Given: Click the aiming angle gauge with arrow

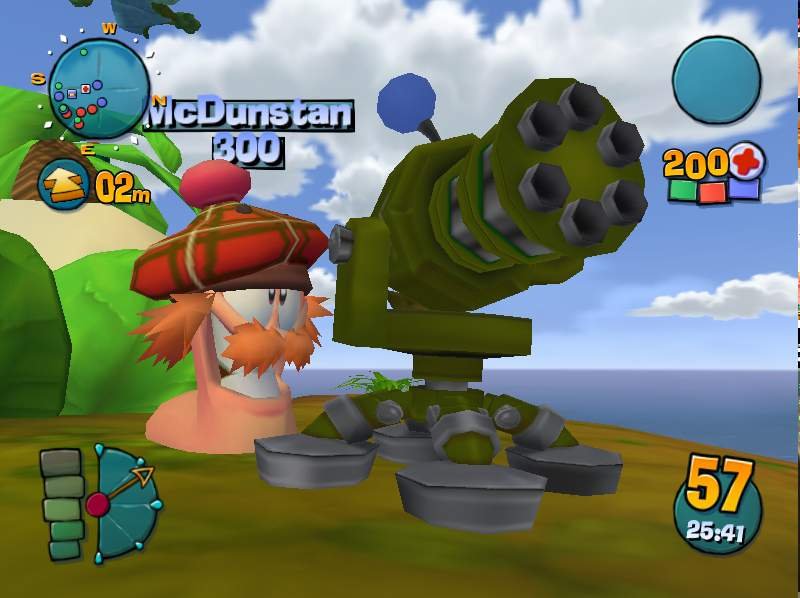Looking at the screenshot, I should 125,503.
